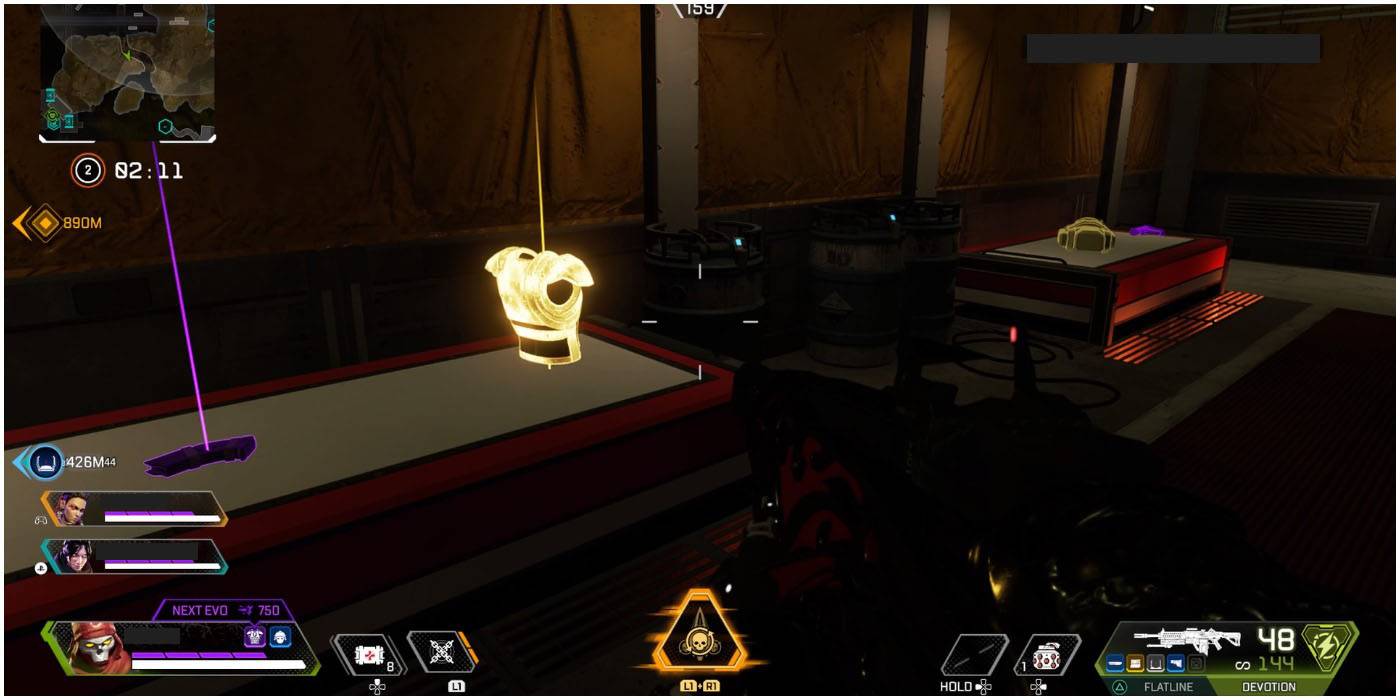Screen dimensions: 1400x700
Task: Select the teal-framed teammate portrait
Action: 72,556
